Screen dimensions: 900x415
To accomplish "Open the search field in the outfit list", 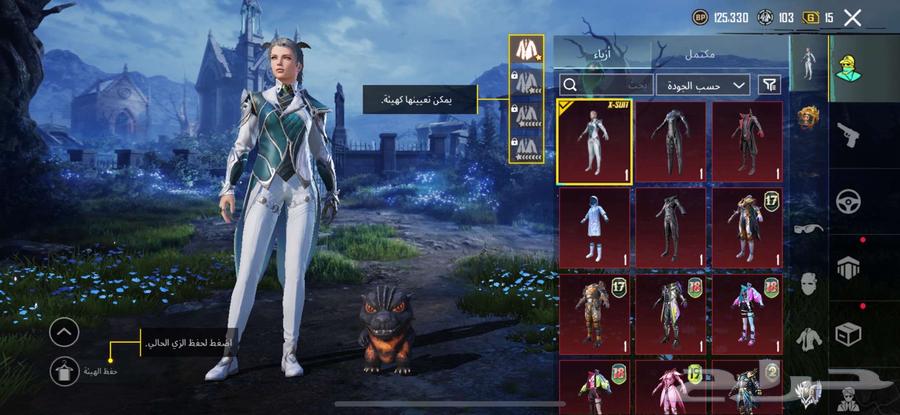I will [604, 85].
